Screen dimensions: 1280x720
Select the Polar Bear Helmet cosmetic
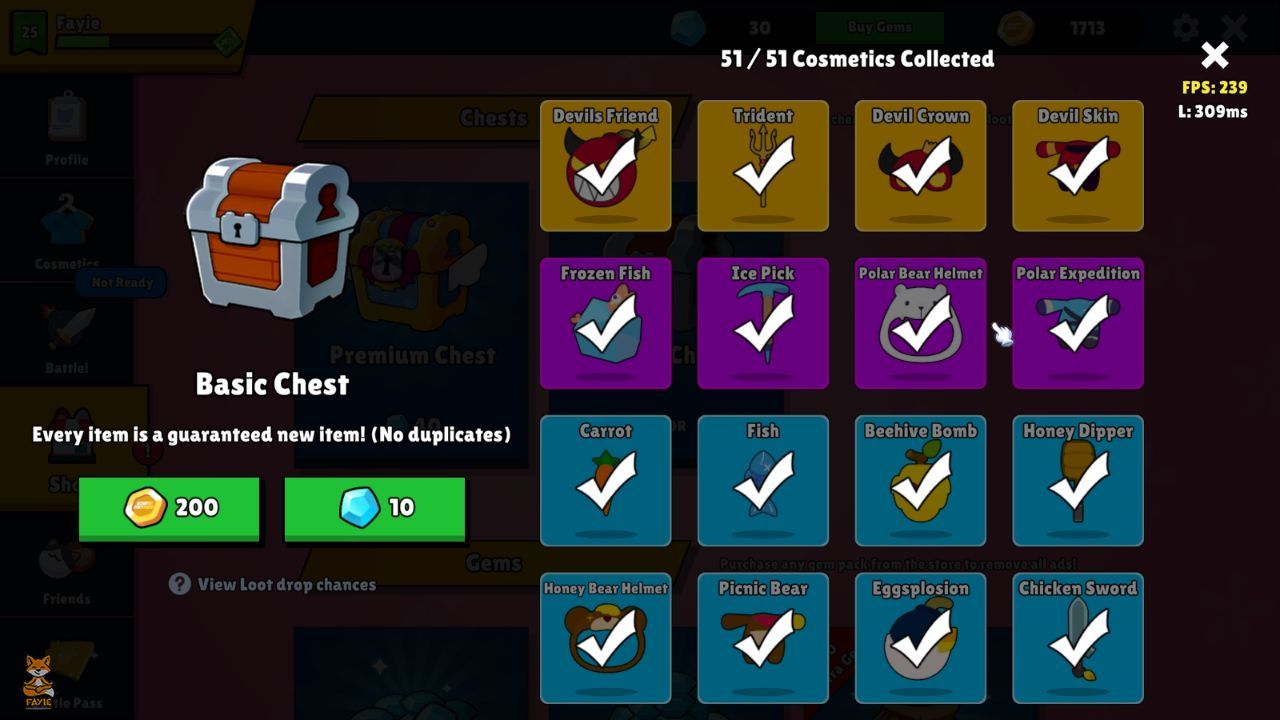click(920, 323)
